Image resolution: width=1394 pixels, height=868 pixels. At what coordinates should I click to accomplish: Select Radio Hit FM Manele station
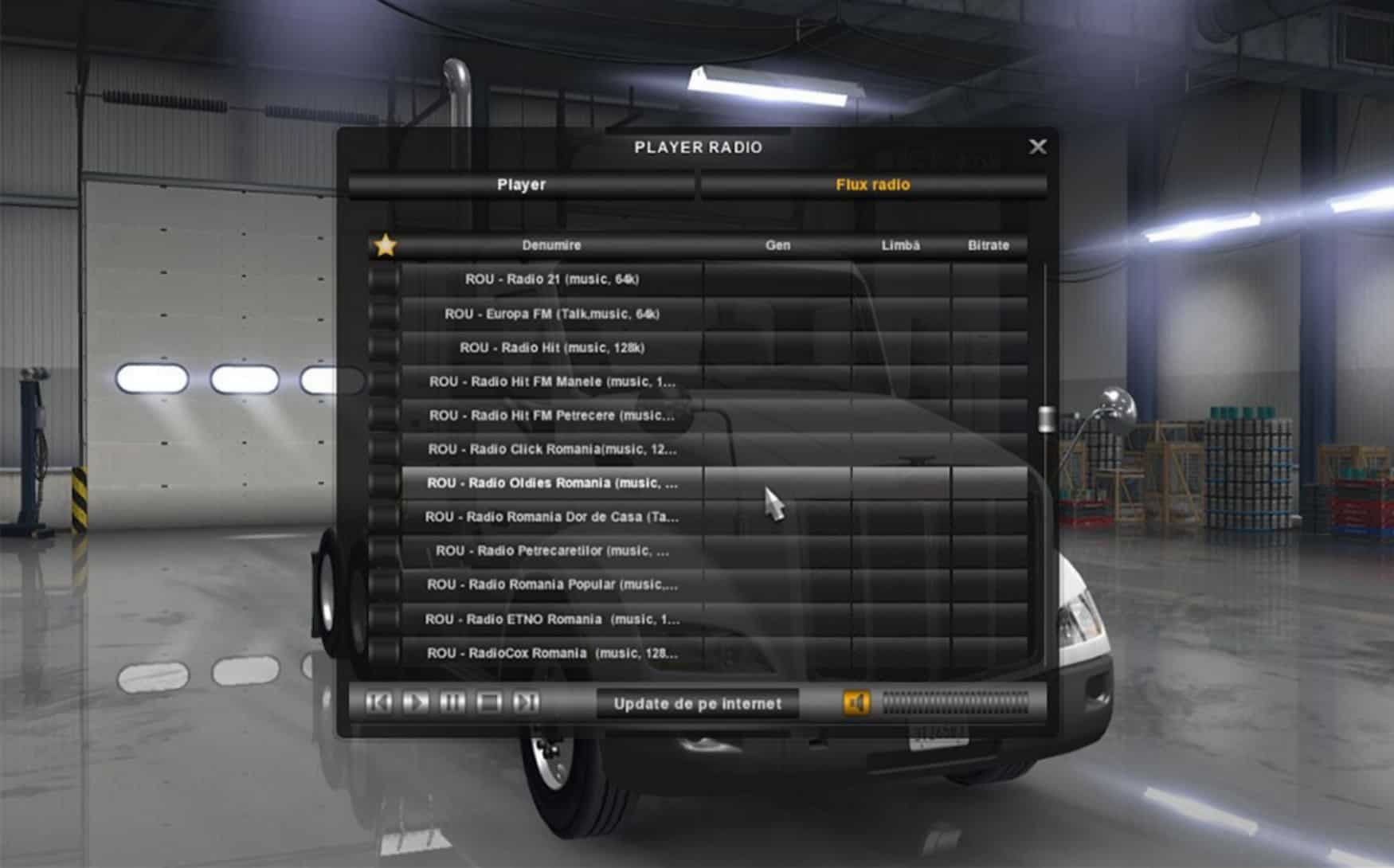[551, 381]
